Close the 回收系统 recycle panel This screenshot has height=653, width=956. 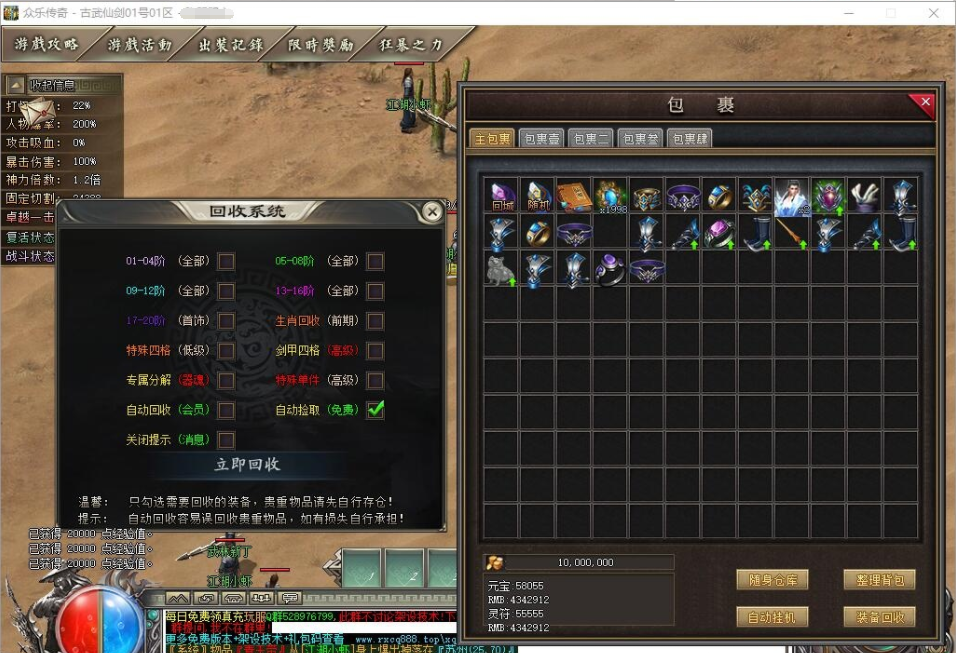tap(432, 212)
